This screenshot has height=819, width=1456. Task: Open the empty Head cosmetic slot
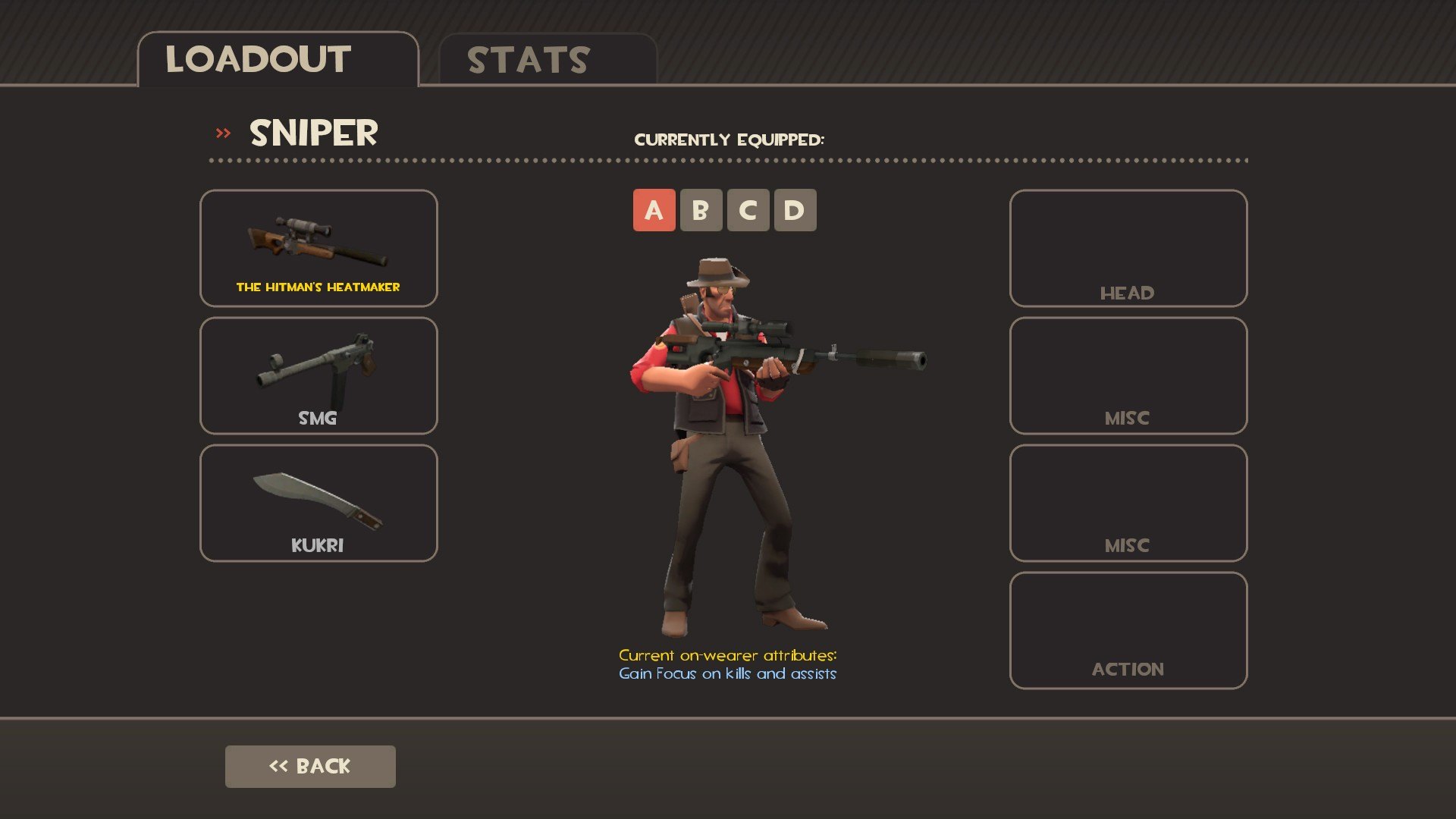click(x=1128, y=248)
